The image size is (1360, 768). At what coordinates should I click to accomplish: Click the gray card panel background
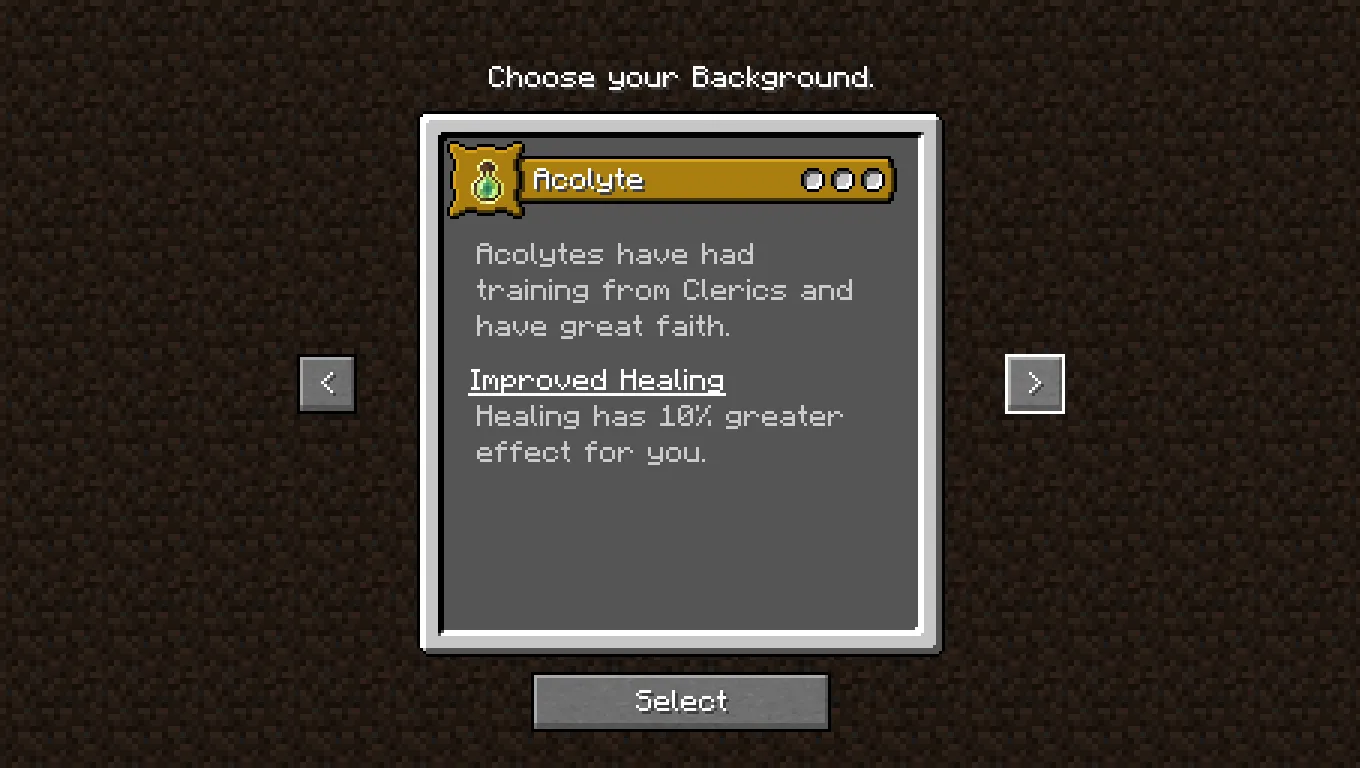(680, 550)
